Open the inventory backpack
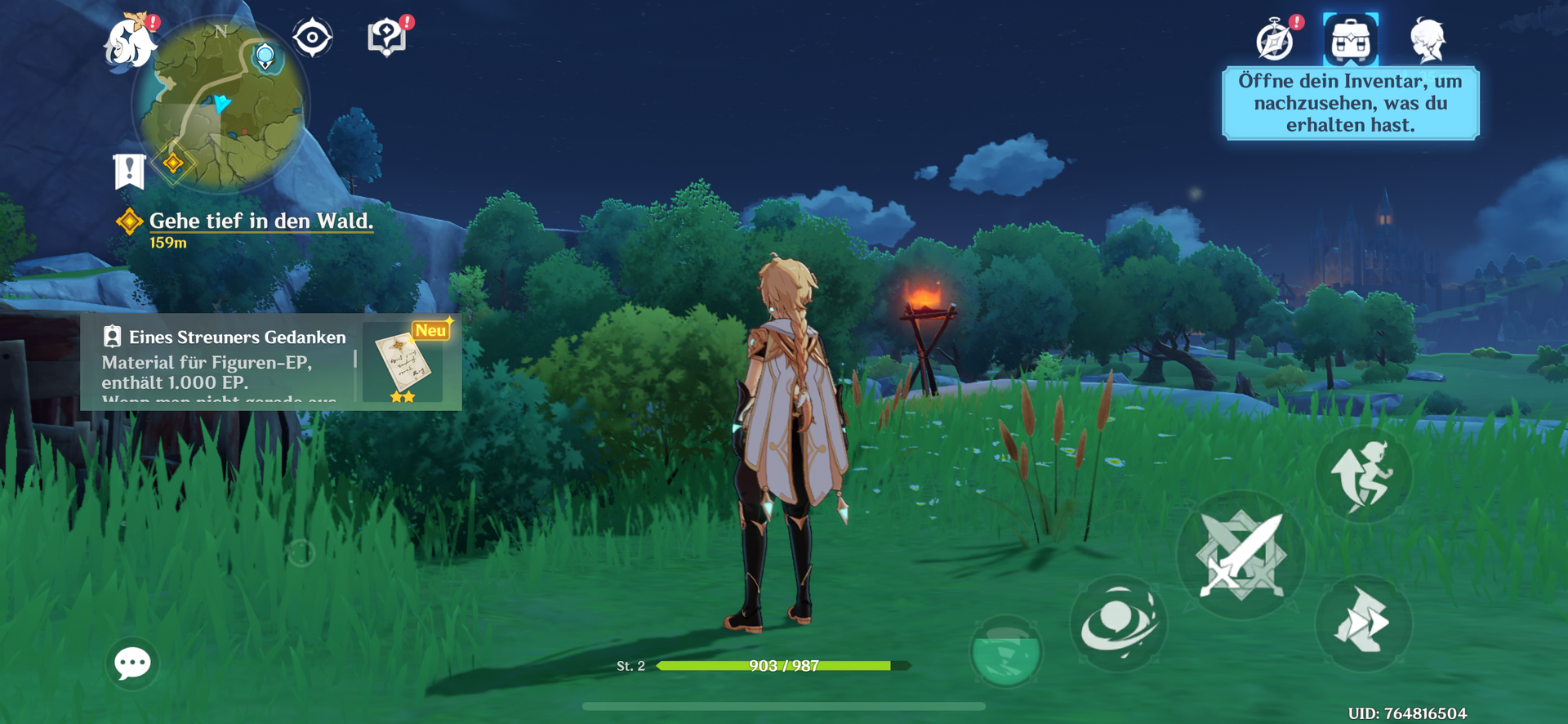Viewport: 1568px width, 724px height. pyautogui.click(x=1351, y=40)
